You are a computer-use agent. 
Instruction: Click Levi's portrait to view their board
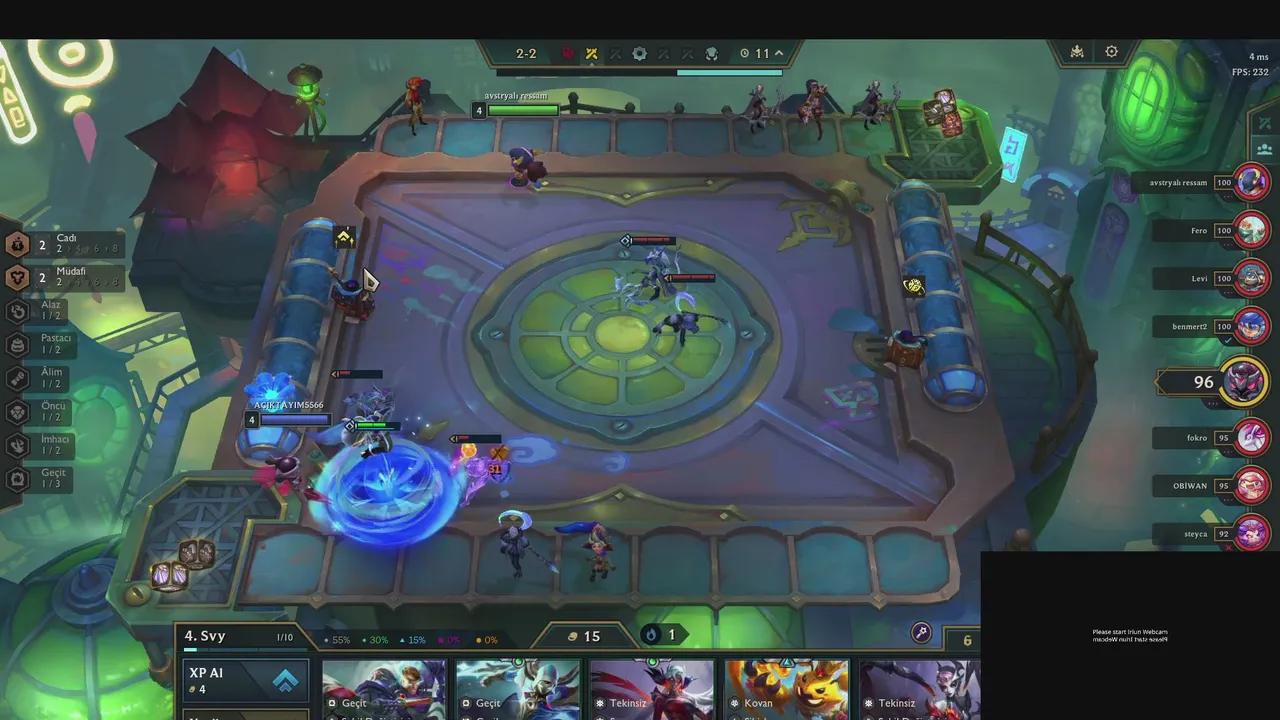[x=1251, y=278]
